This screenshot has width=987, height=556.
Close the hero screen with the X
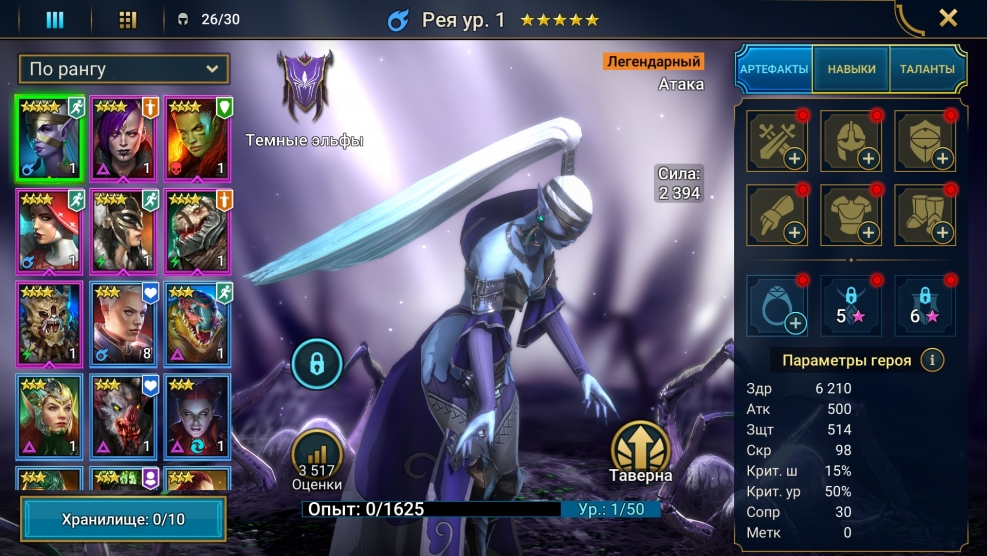pos(948,18)
